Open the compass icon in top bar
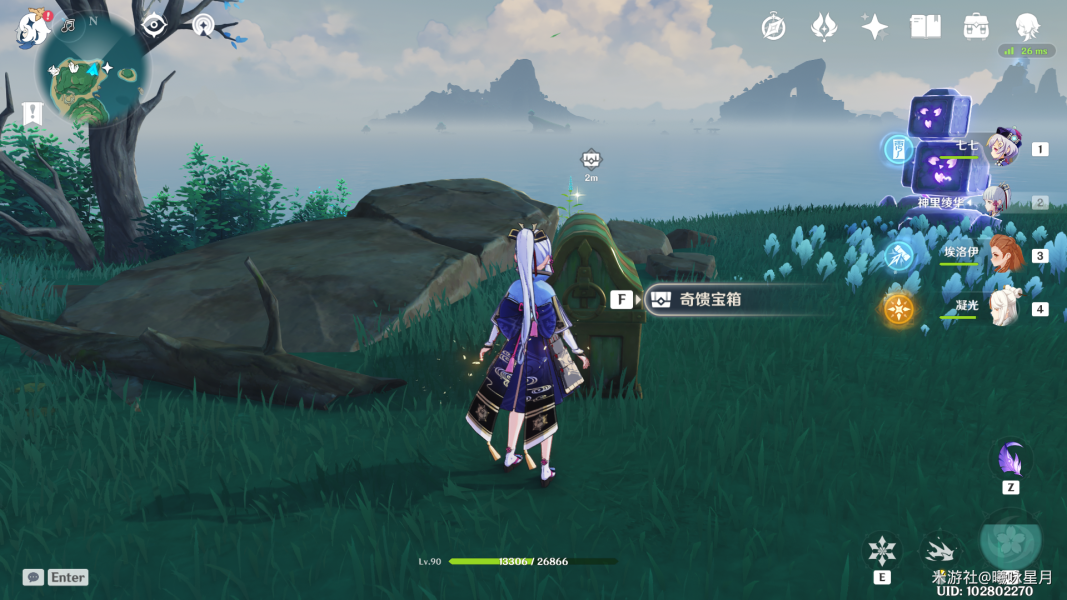 pos(773,27)
